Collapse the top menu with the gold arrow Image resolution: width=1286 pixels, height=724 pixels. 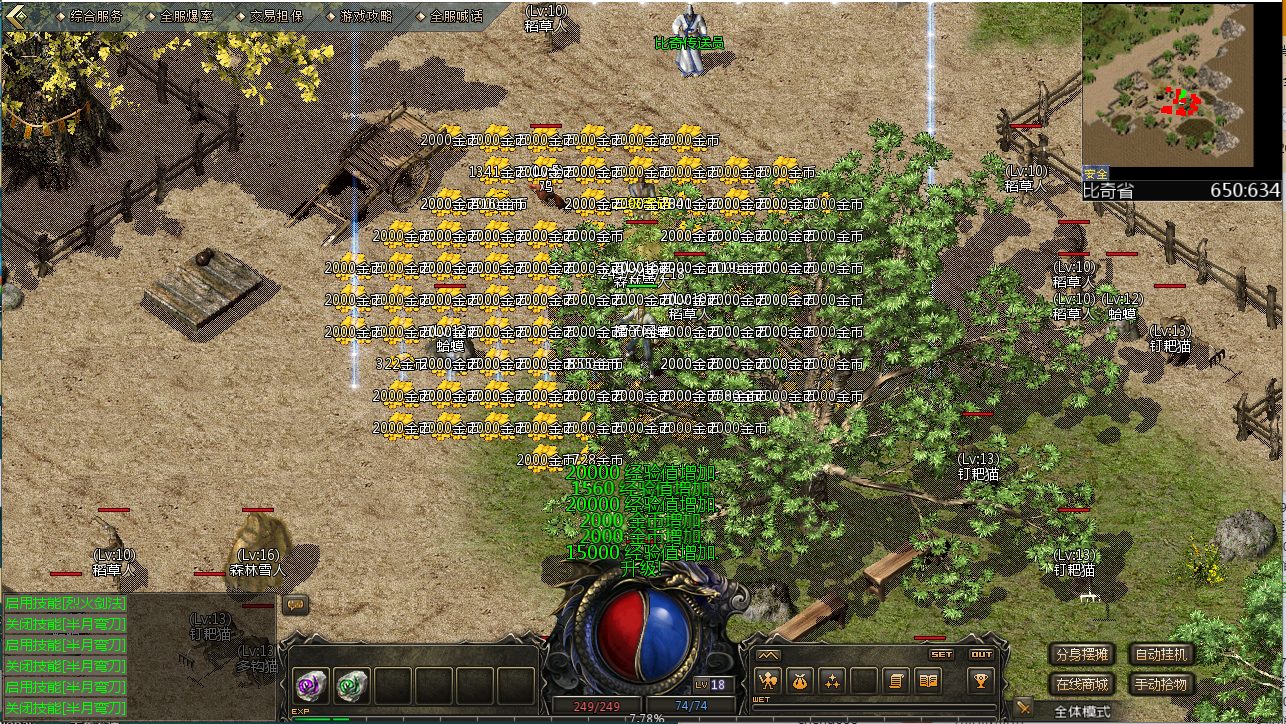pos(17,14)
